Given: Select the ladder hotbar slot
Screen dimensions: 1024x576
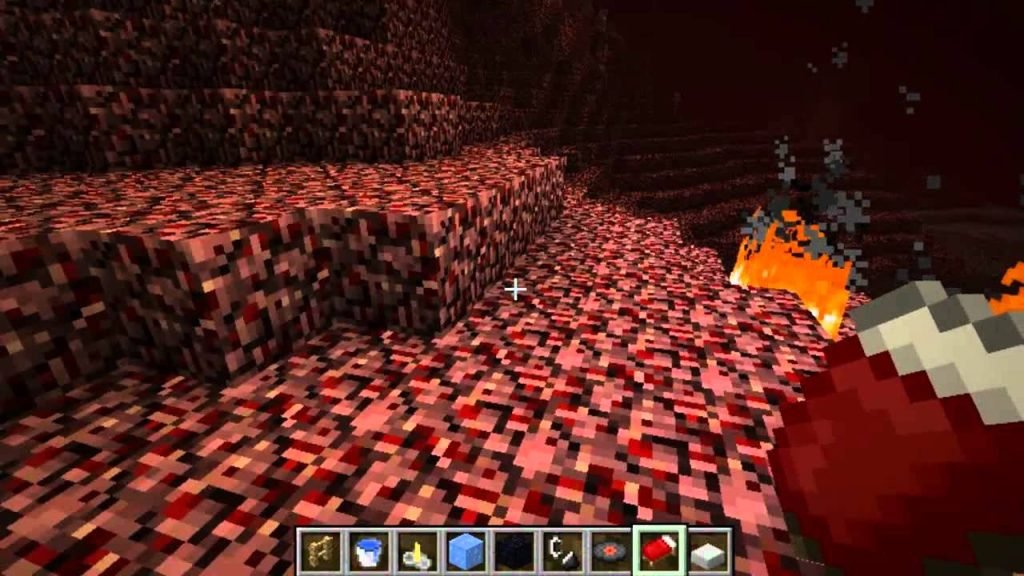Looking at the screenshot, I should (x=321, y=550).
